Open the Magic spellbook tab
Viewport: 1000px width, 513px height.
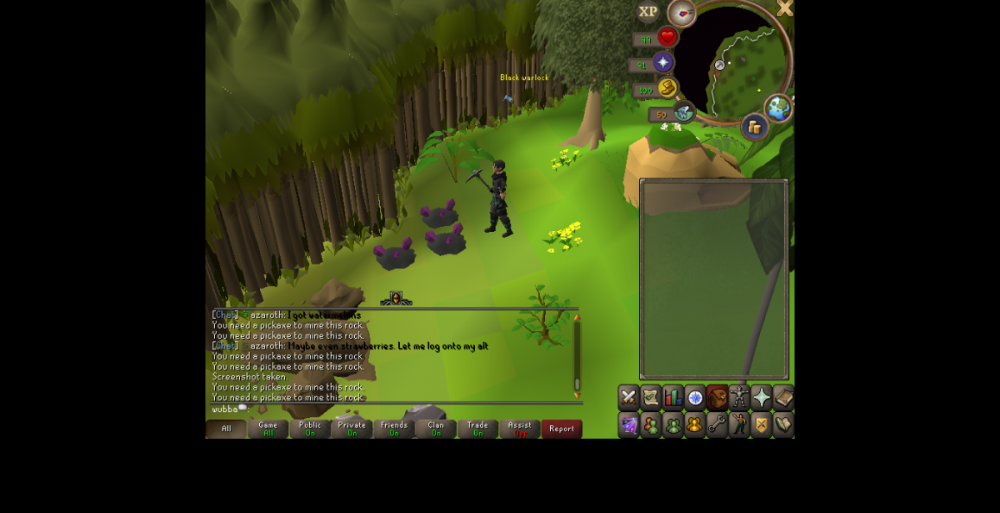pos(783,397)
